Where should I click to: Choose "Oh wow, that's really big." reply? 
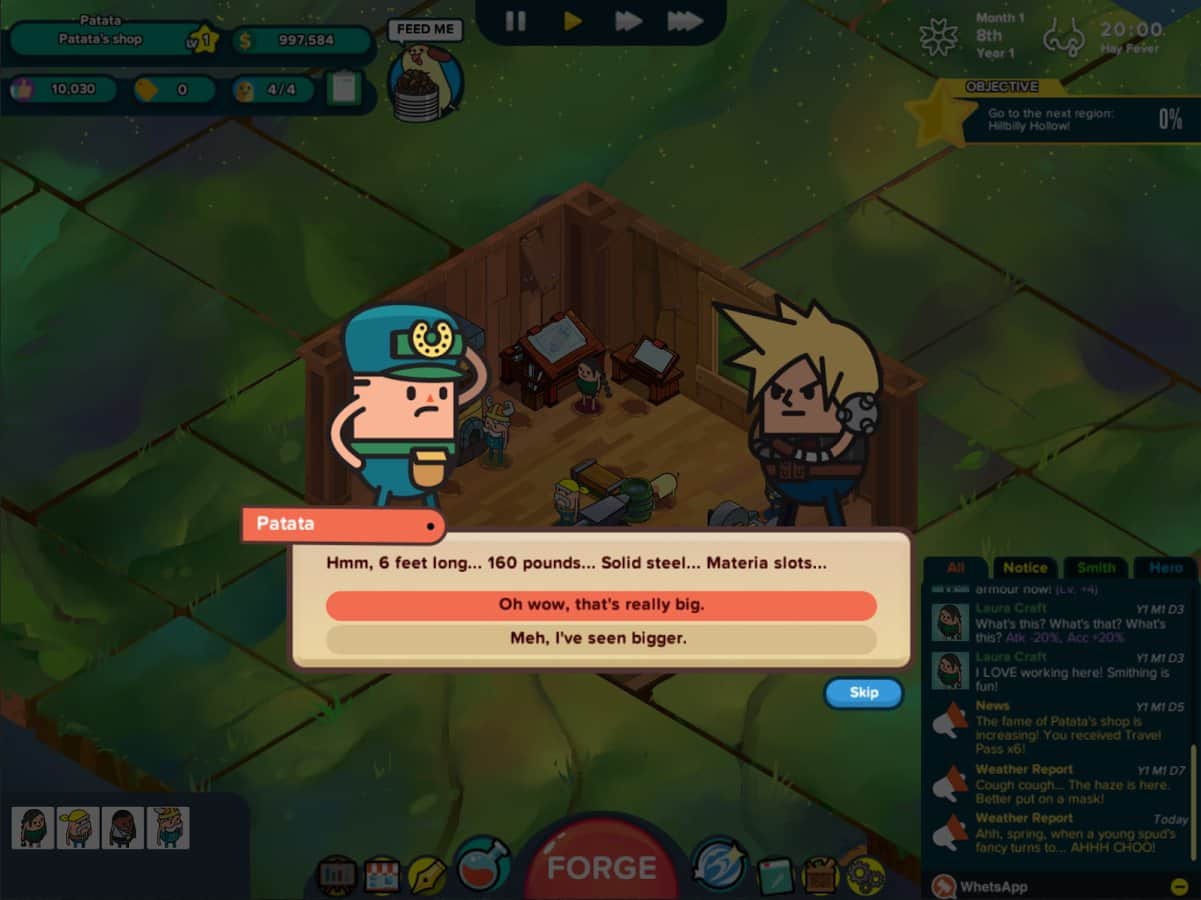pos(601,605)
